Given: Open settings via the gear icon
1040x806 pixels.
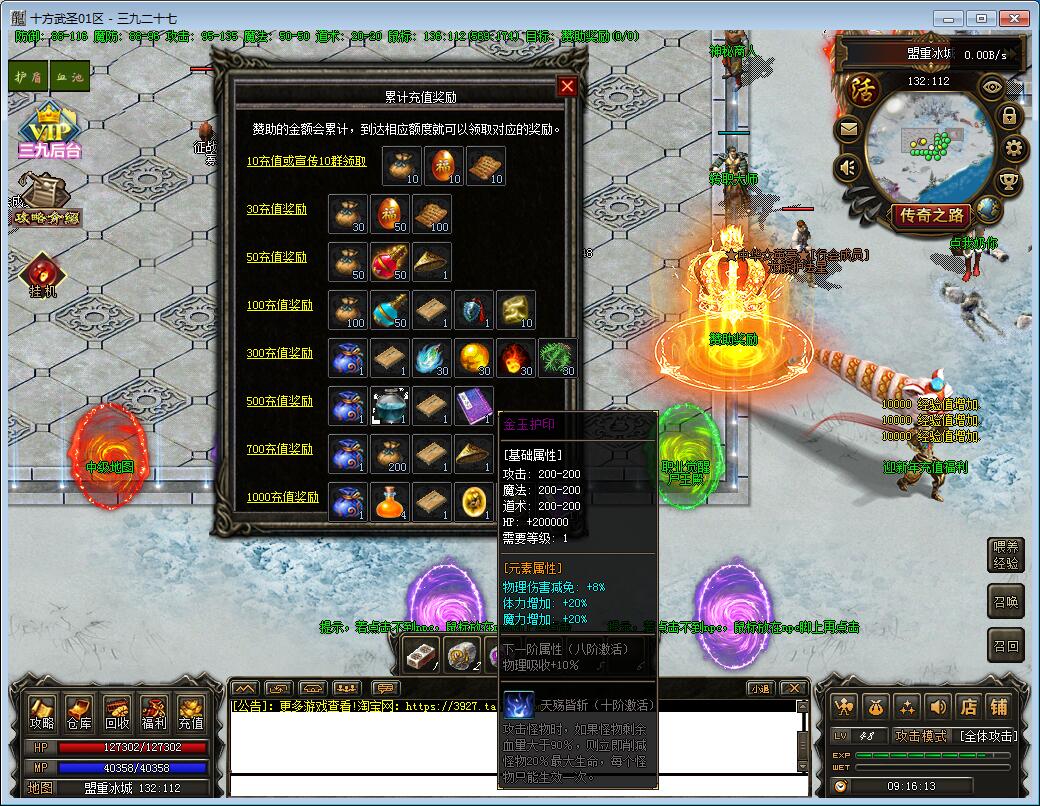Looking at the screenshot, I should click(x=1013, y=150).
